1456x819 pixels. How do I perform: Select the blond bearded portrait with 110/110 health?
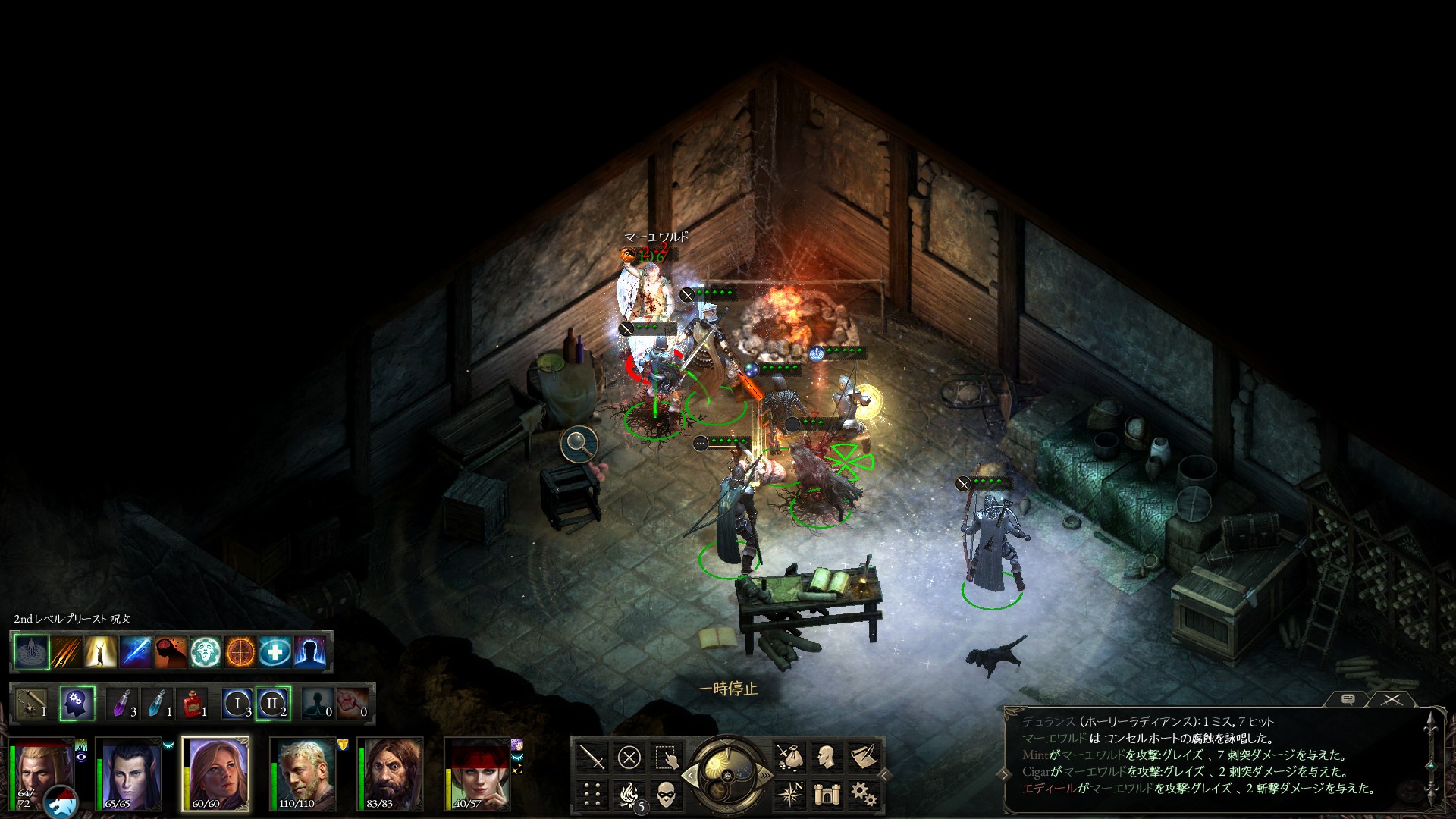303,773
